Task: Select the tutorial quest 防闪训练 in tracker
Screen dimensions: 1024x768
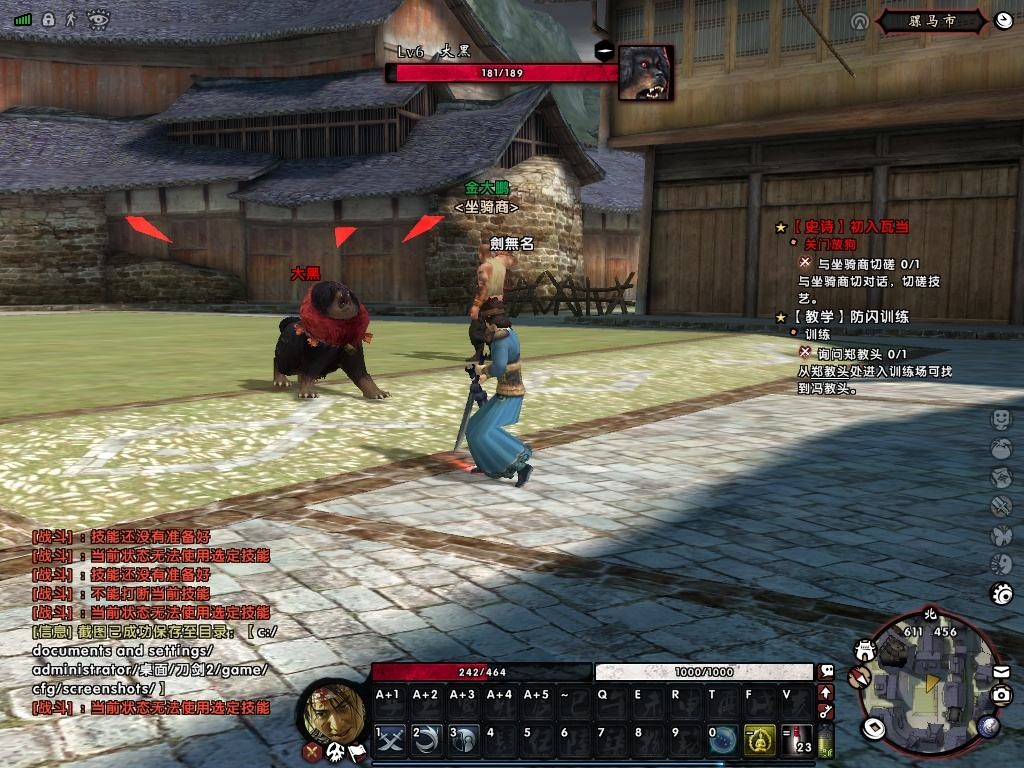Action: 850,317
